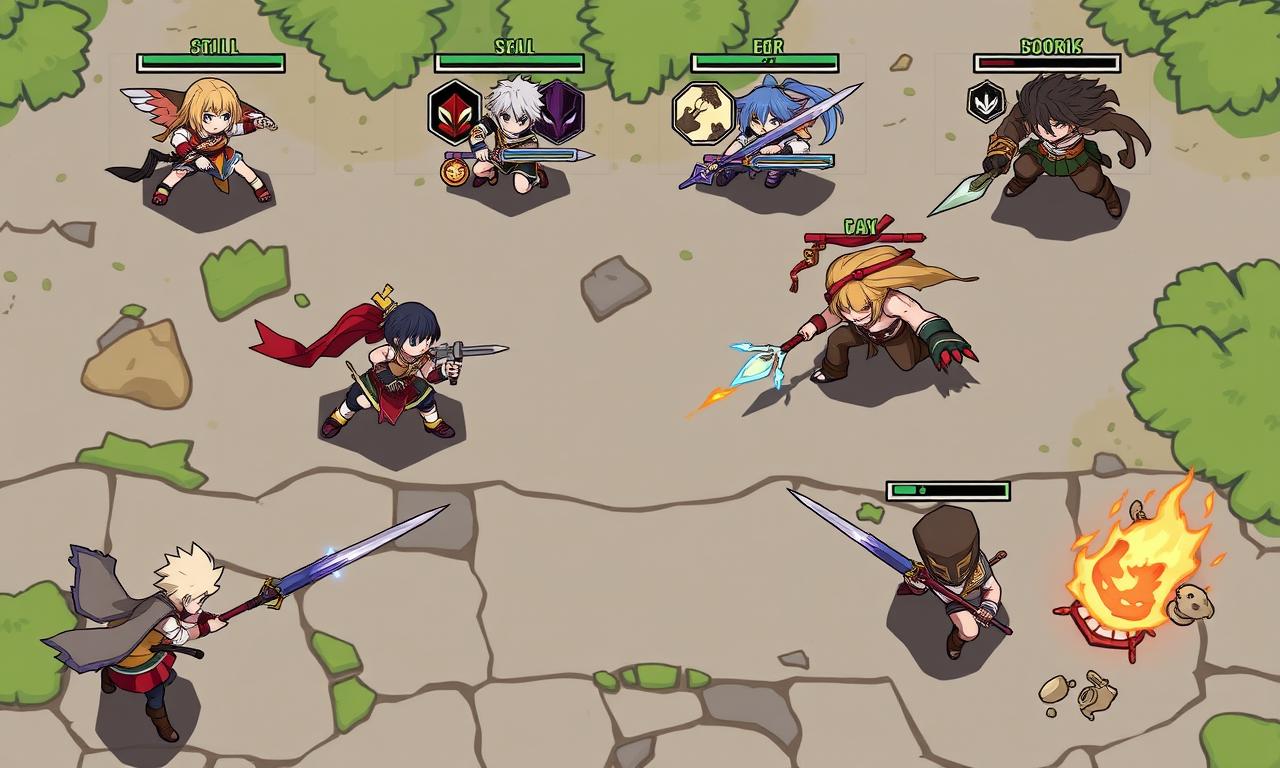
Task: Activate the tan octagon hands ability icon
Action: point(703,112)
